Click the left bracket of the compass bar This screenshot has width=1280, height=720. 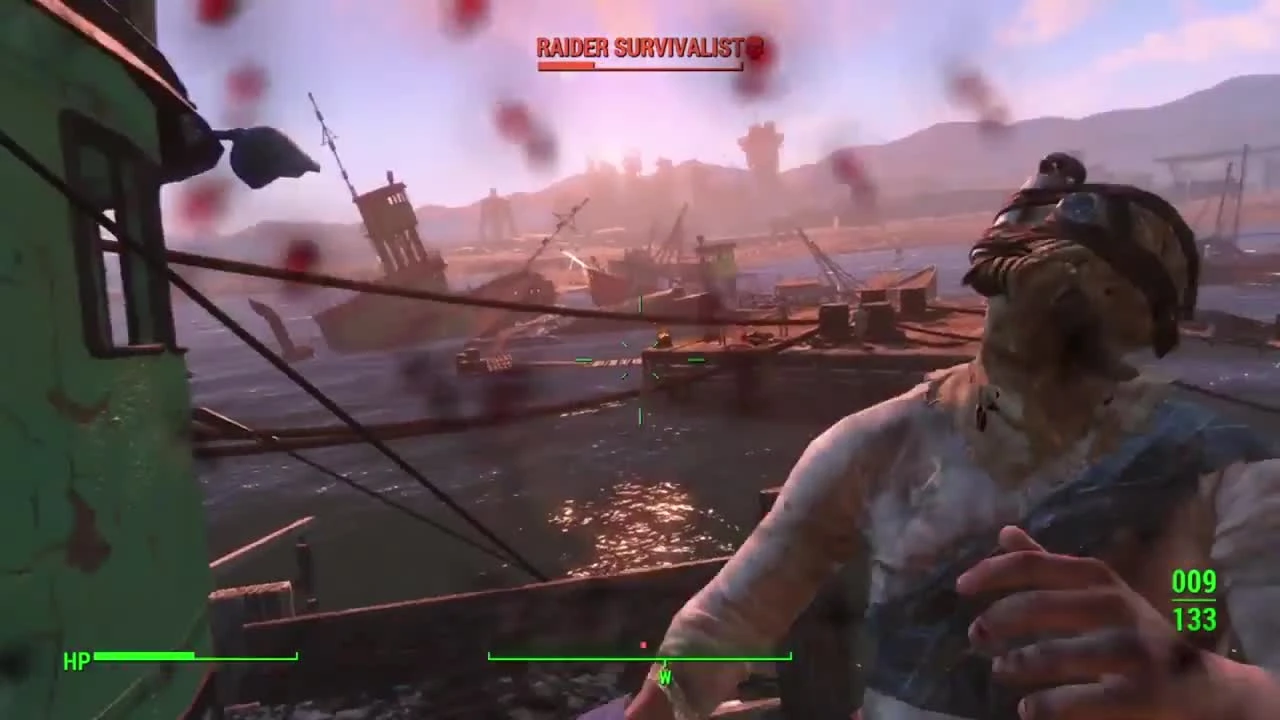[x=491, y=655]
